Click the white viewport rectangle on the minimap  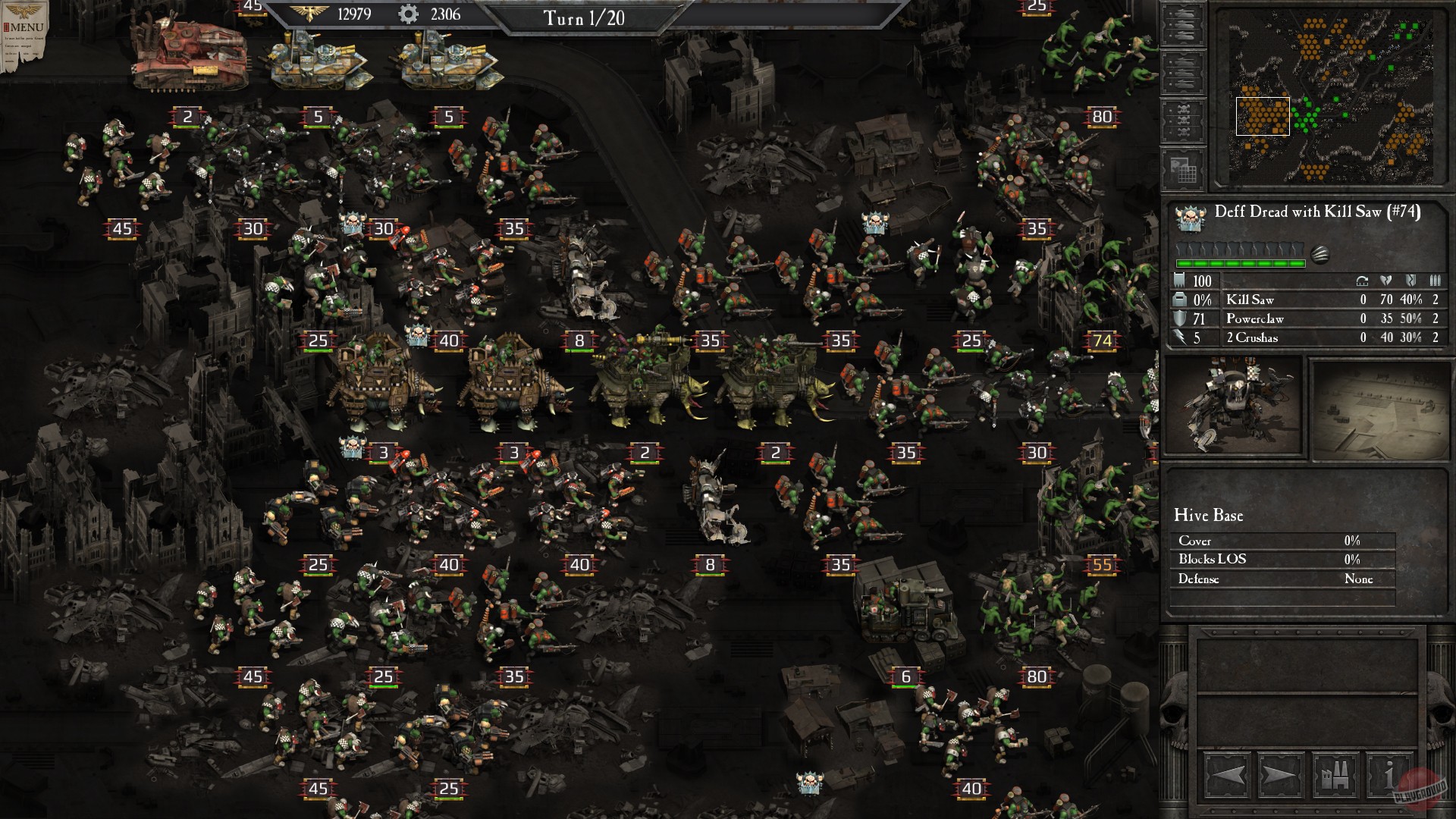pyautogui.click(x=1262, y=117)
